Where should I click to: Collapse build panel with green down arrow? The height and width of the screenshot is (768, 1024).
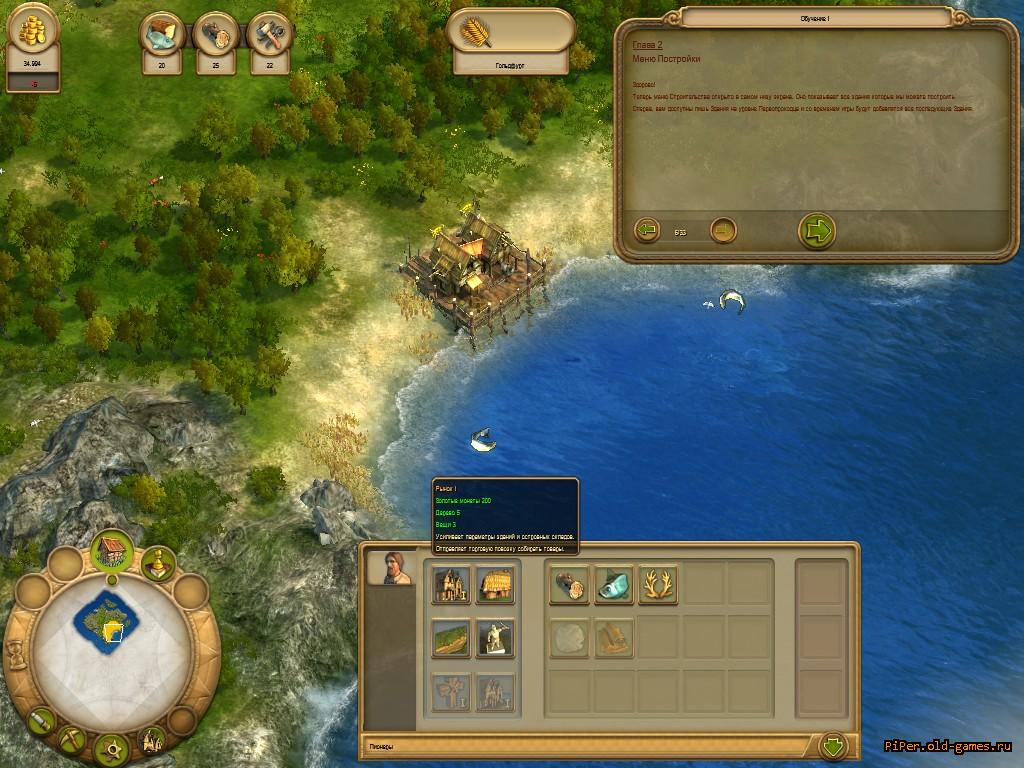tap(833, 746)
